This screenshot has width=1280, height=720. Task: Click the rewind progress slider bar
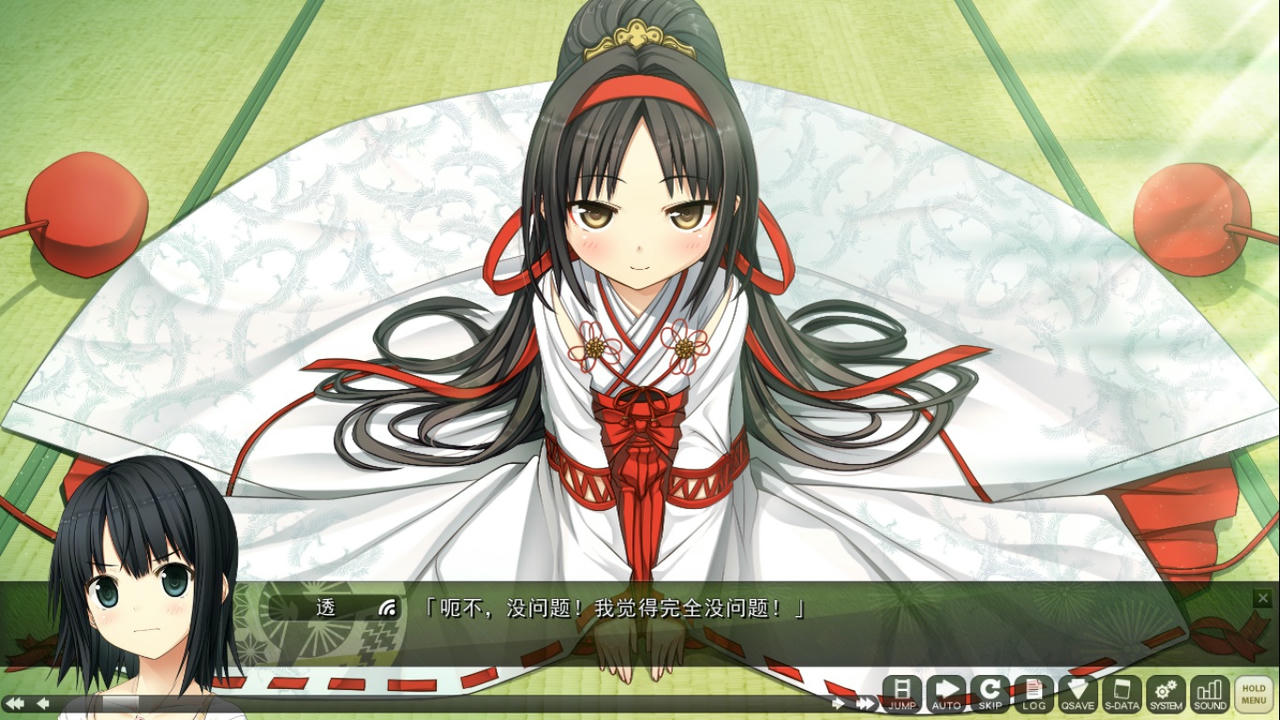point(450,703)
